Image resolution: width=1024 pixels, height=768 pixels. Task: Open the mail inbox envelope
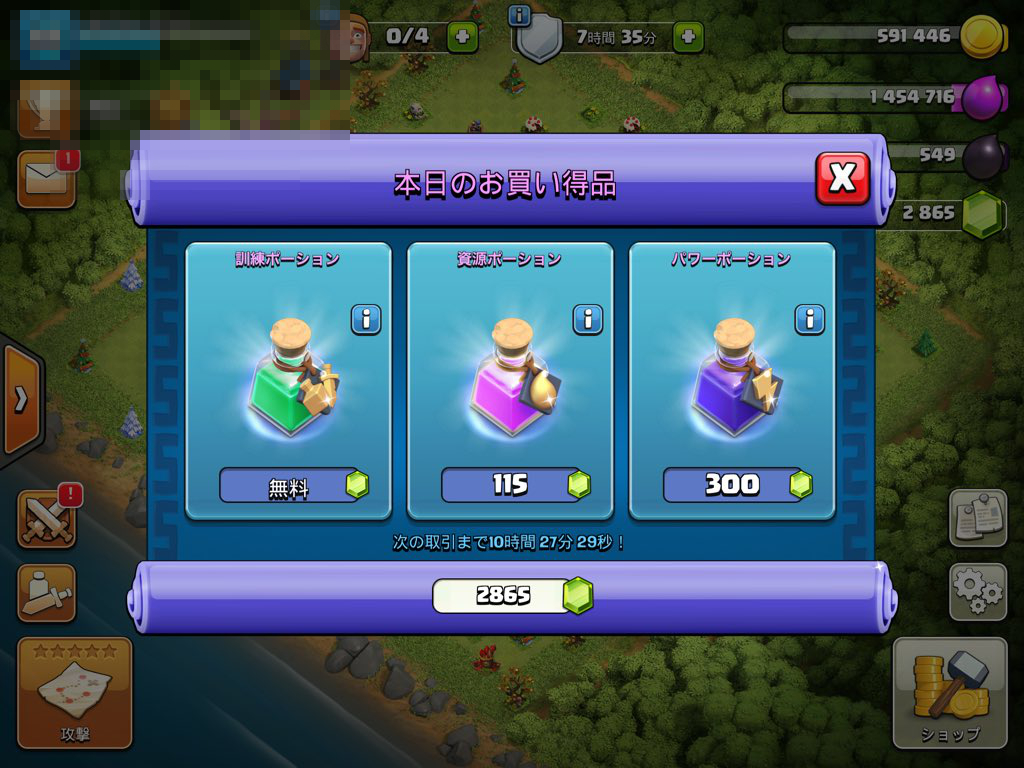pyautogui.click(x=47, y=180)
